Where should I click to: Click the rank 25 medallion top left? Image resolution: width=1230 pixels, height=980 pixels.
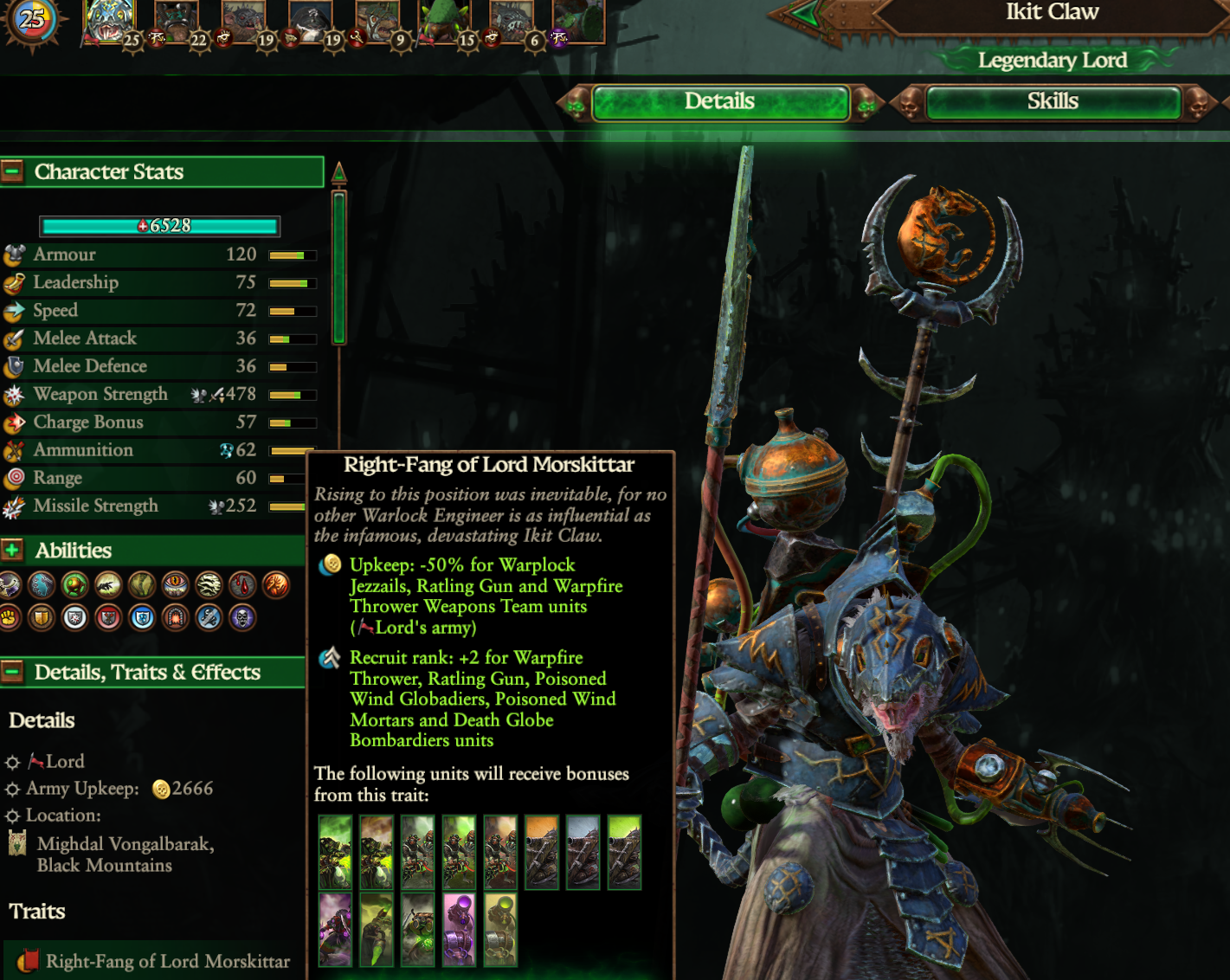pos(33,19)
